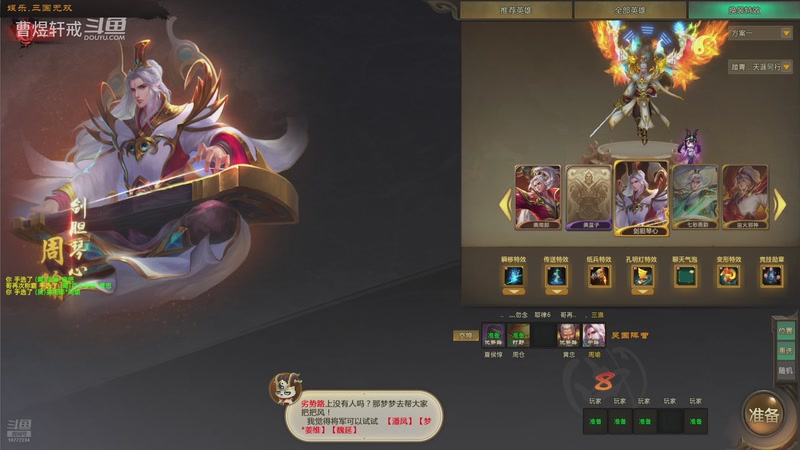Show previous skins with the left arrow
This screenshot has width=800, height=450.
tap(504, 201)
